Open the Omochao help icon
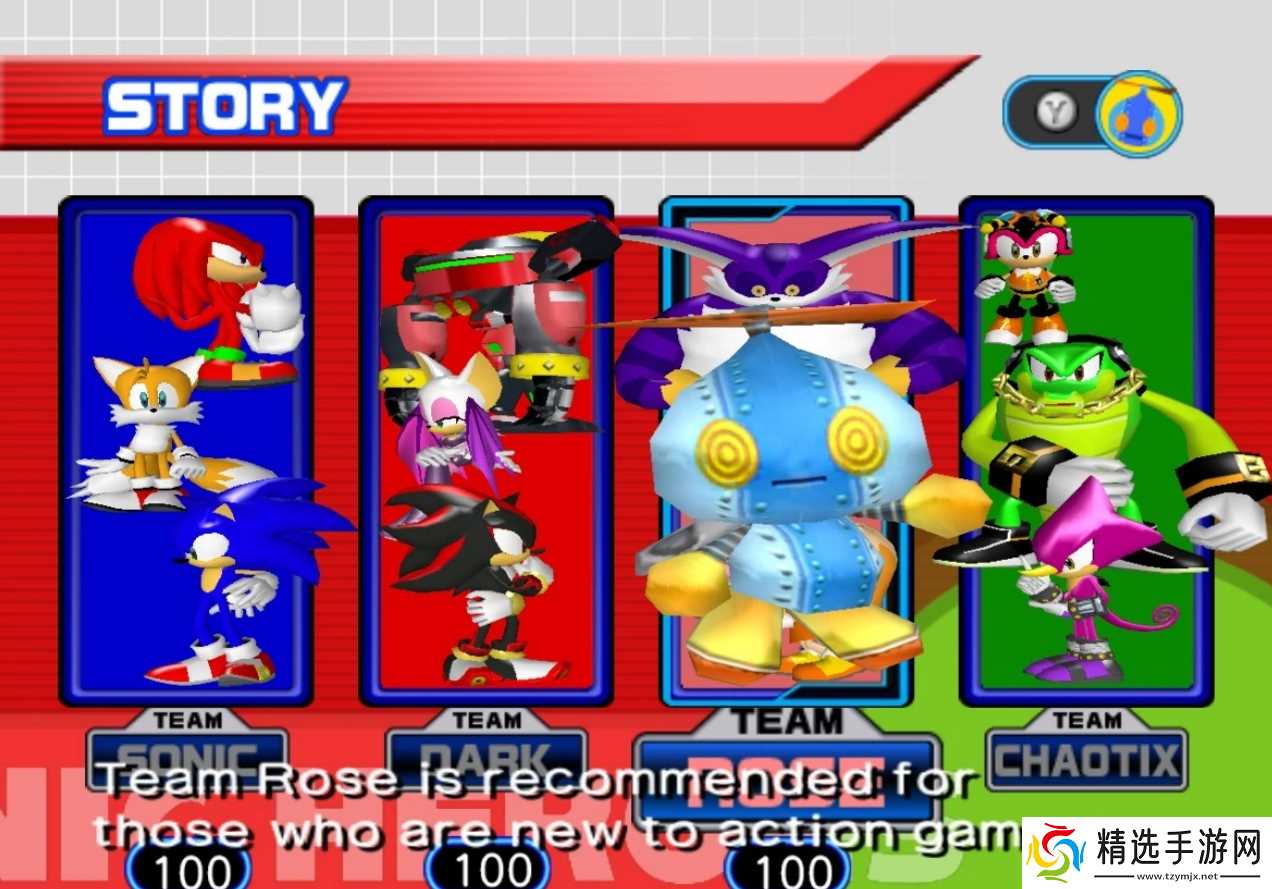This screenshot has width=1272, height=889. [1138, 113]
